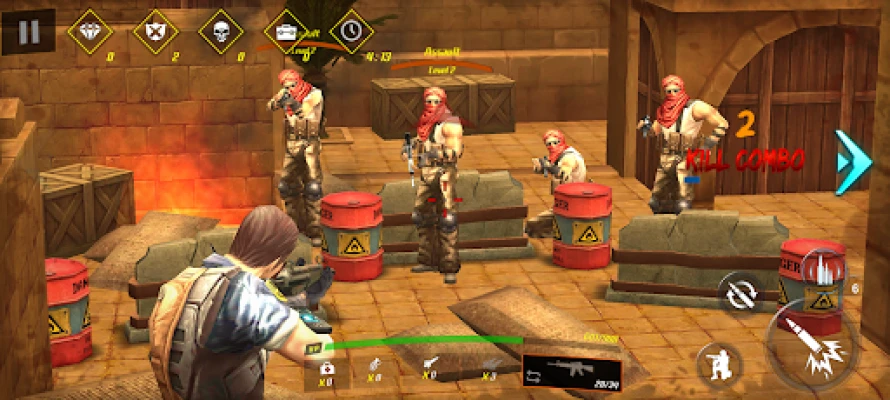Activate the triple-bullet ammo button
Screen dimensions: 890x400
[823, 270]
